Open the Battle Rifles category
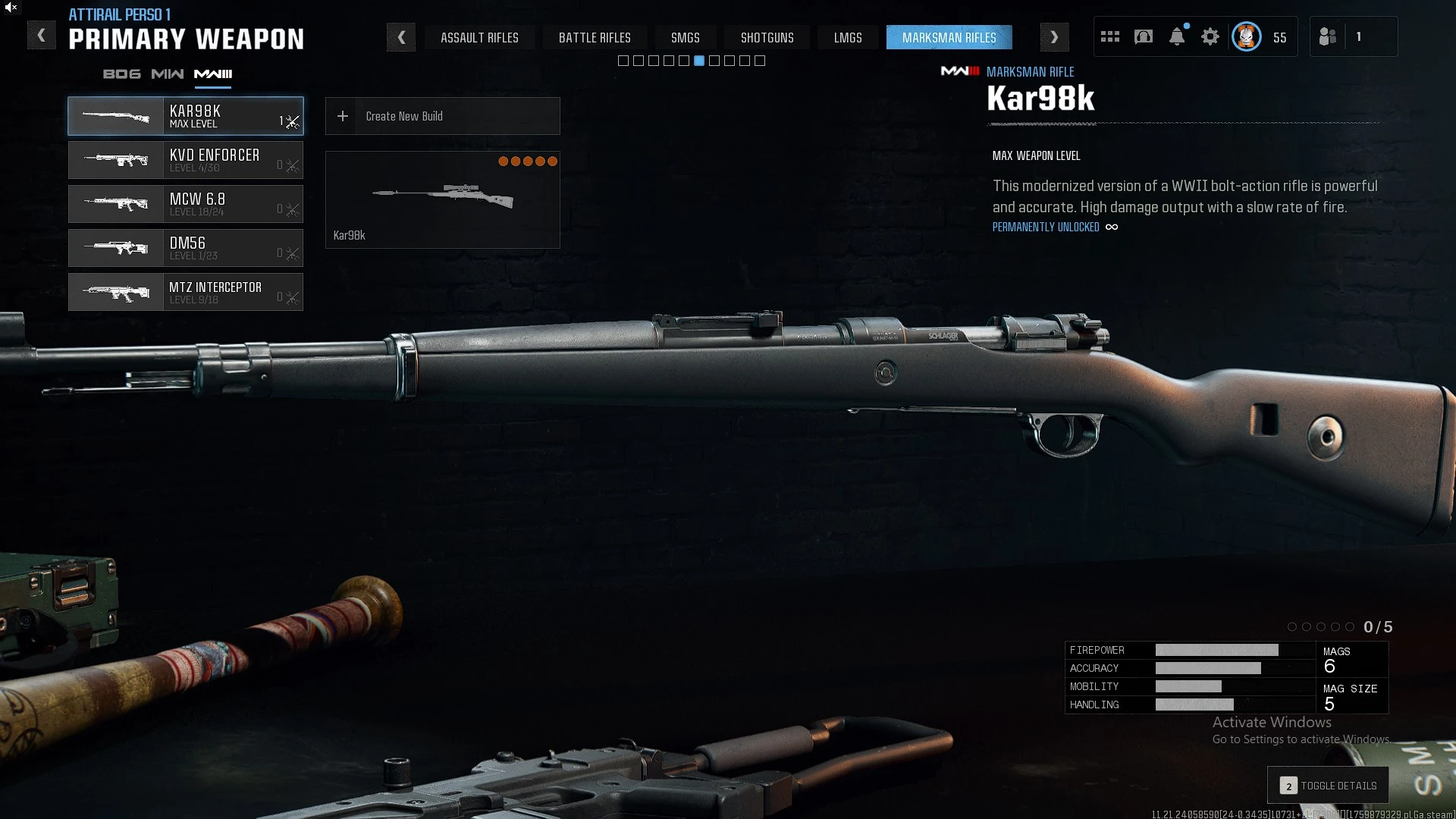Screen dimensions: 1456x819 tap(595, 38)
